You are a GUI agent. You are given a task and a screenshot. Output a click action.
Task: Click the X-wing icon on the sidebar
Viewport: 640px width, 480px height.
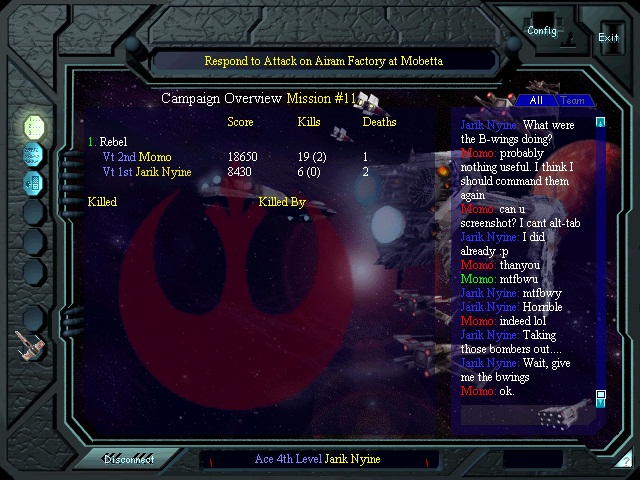29,345
